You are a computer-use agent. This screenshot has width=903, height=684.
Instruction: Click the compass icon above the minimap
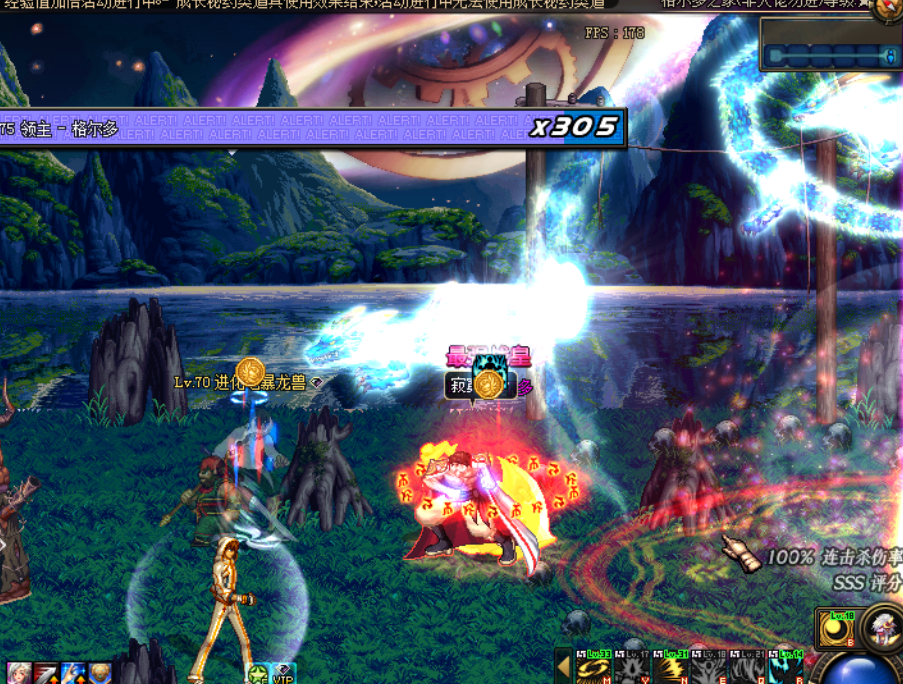click(886, 9)
